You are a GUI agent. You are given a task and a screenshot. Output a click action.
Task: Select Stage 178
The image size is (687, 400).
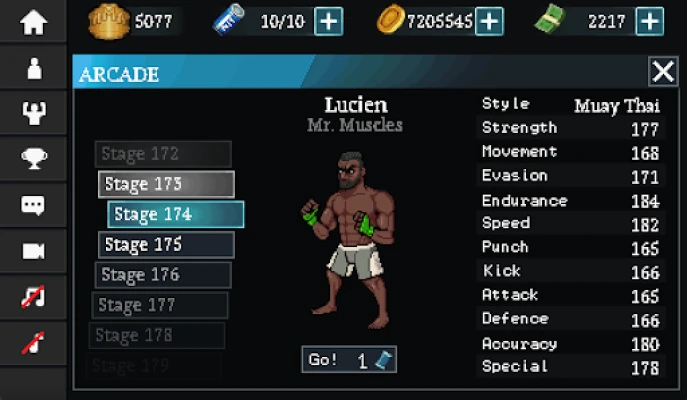click(157, 335)
